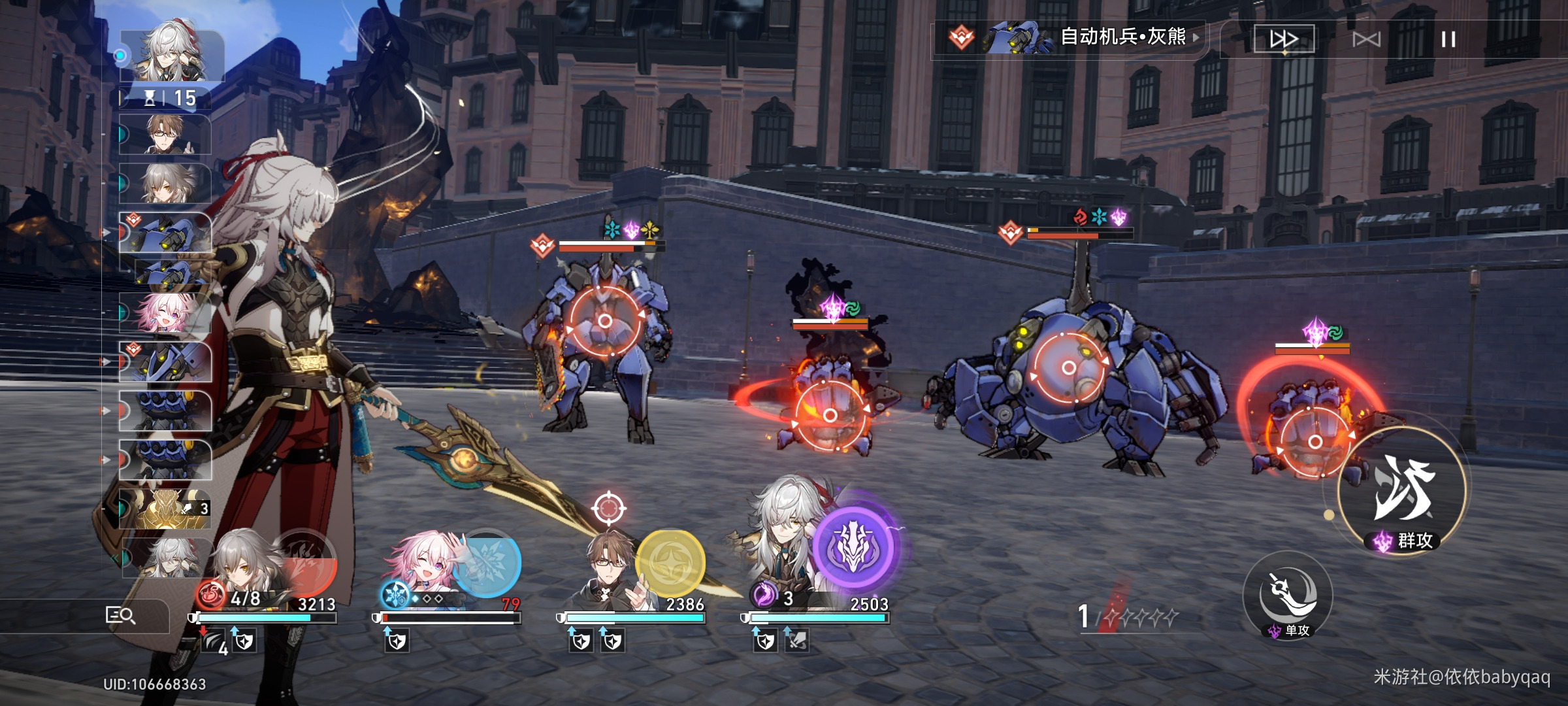Image resolution: width=1568 pixels, height=706 pixels.
Task: Target the large blue bear mech
Action: [x=1069, y=367]
